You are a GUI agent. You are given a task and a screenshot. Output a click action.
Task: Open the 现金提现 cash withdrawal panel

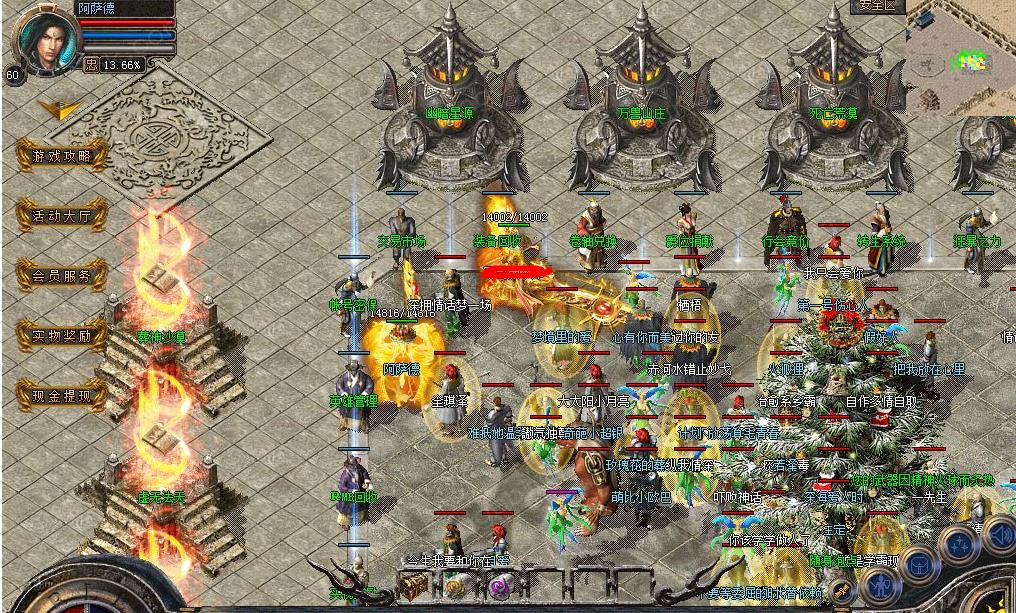62,396
